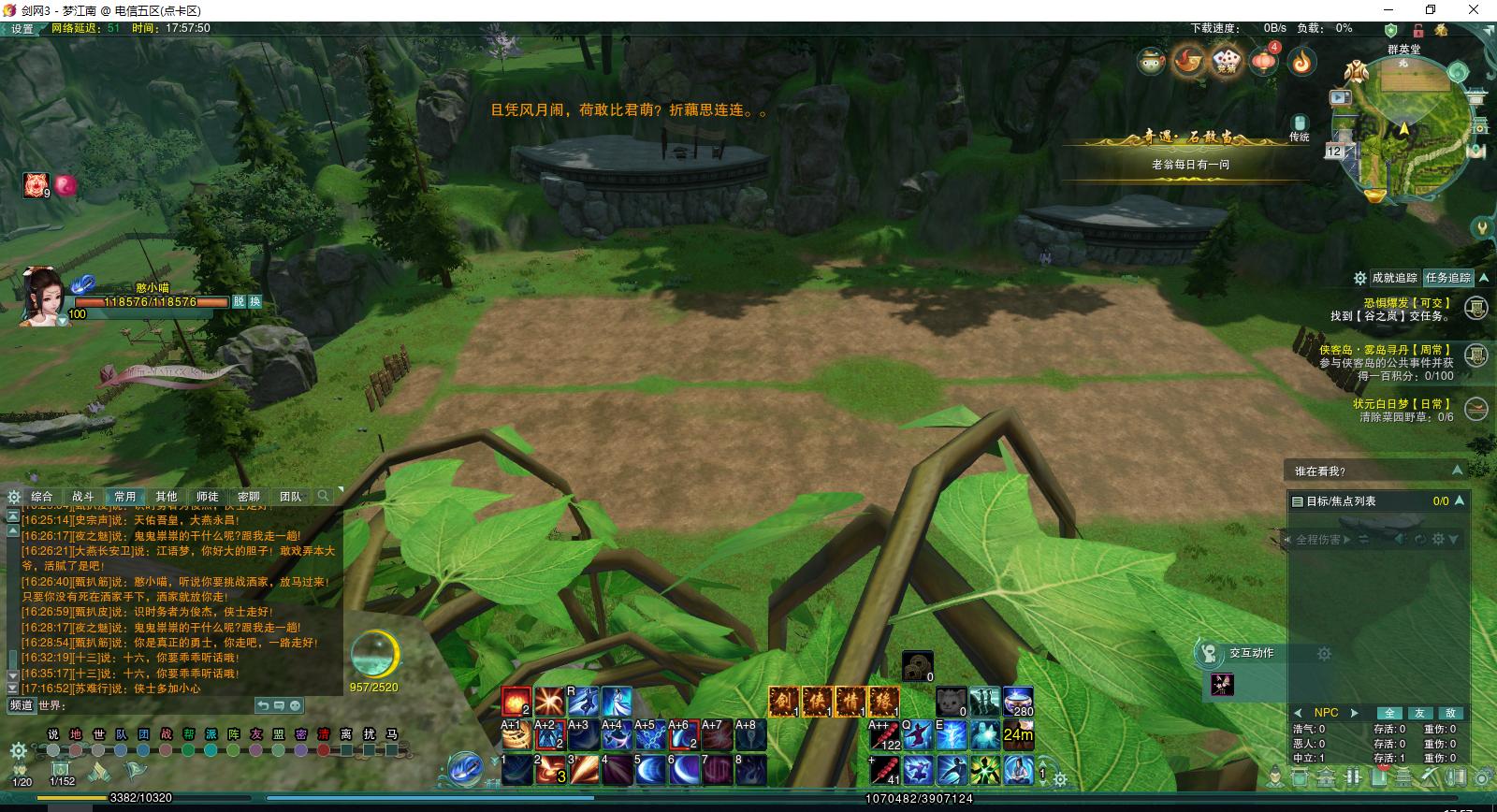Collapse the 目标/焦点列表 panel
The height and width of the screenshot is (812, 1497).
1460,501
